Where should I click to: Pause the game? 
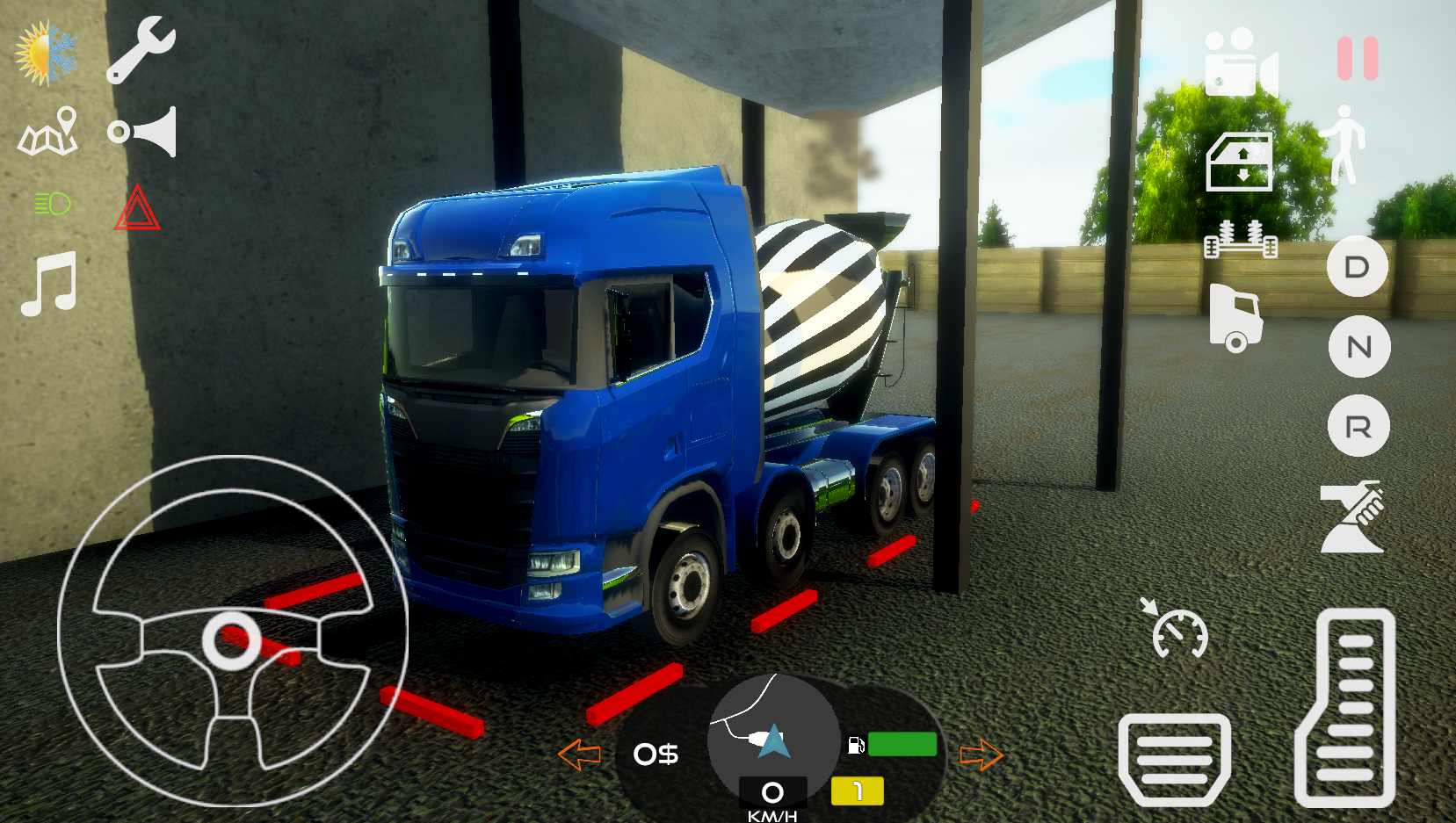1358,59
